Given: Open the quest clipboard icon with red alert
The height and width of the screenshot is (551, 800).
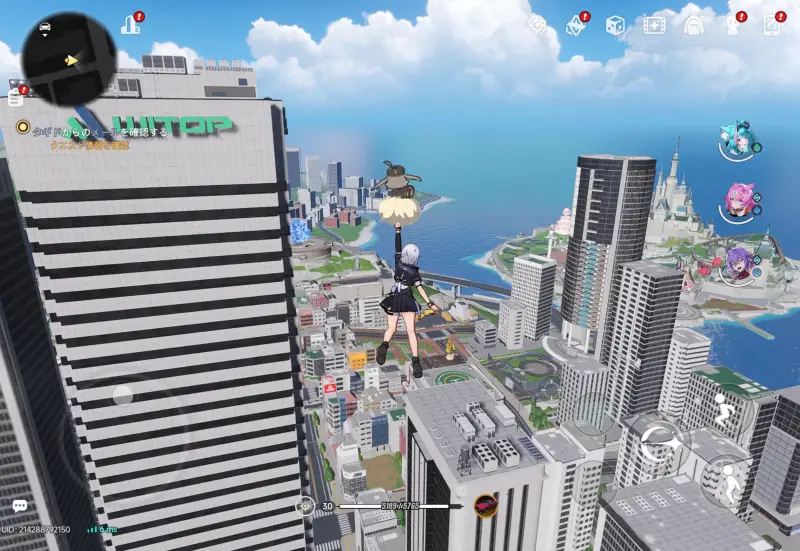Looking at the screenshot, I should tap(15, 97).
